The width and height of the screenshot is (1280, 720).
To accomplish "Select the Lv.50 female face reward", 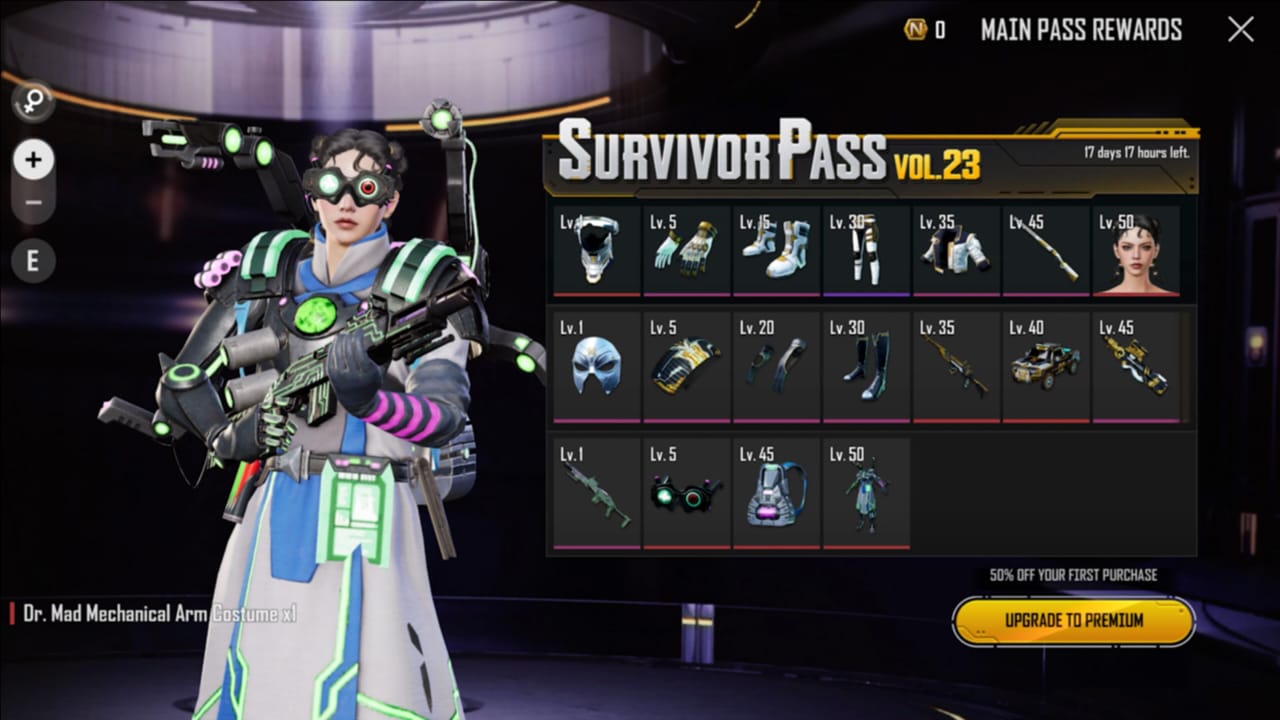I will tap(1136, 252).
